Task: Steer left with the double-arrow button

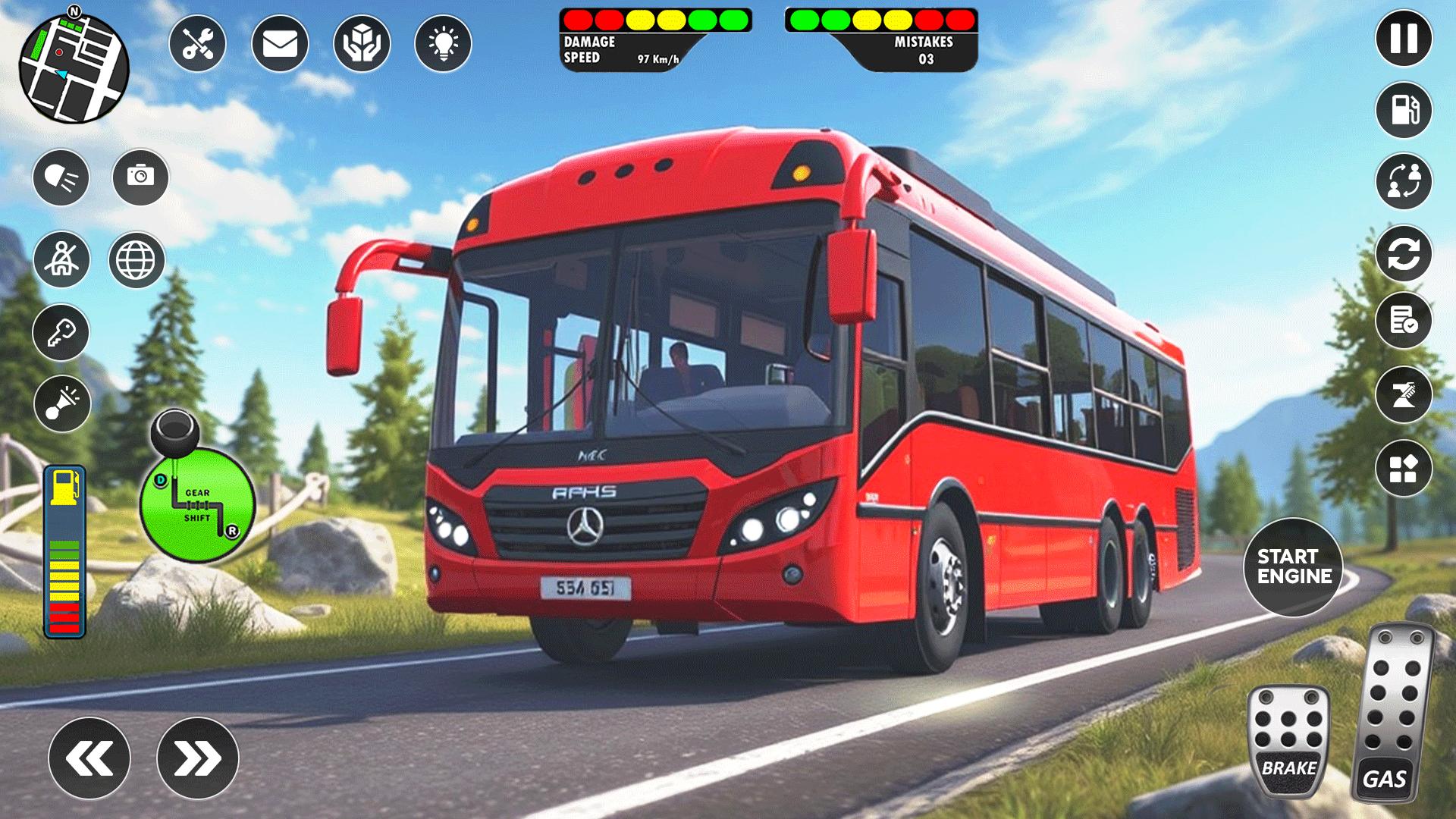Action: point(89,758)
